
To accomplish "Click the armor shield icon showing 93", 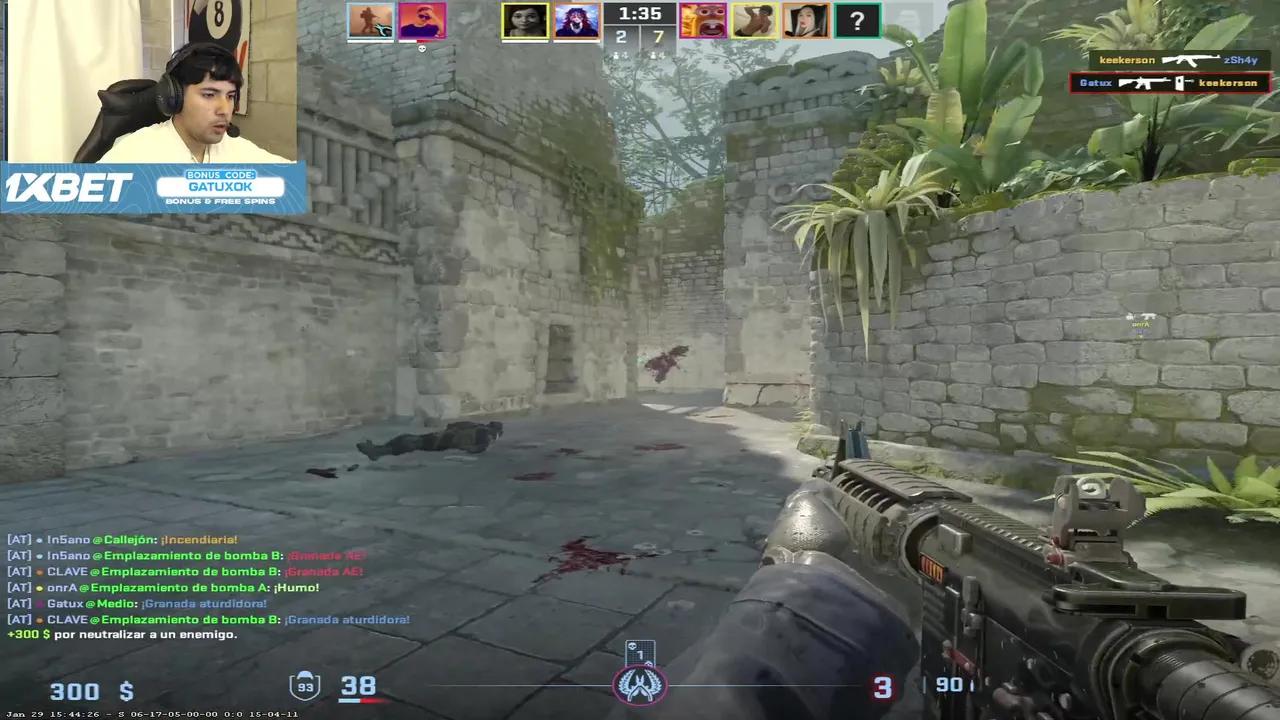I will coord(305,685).
